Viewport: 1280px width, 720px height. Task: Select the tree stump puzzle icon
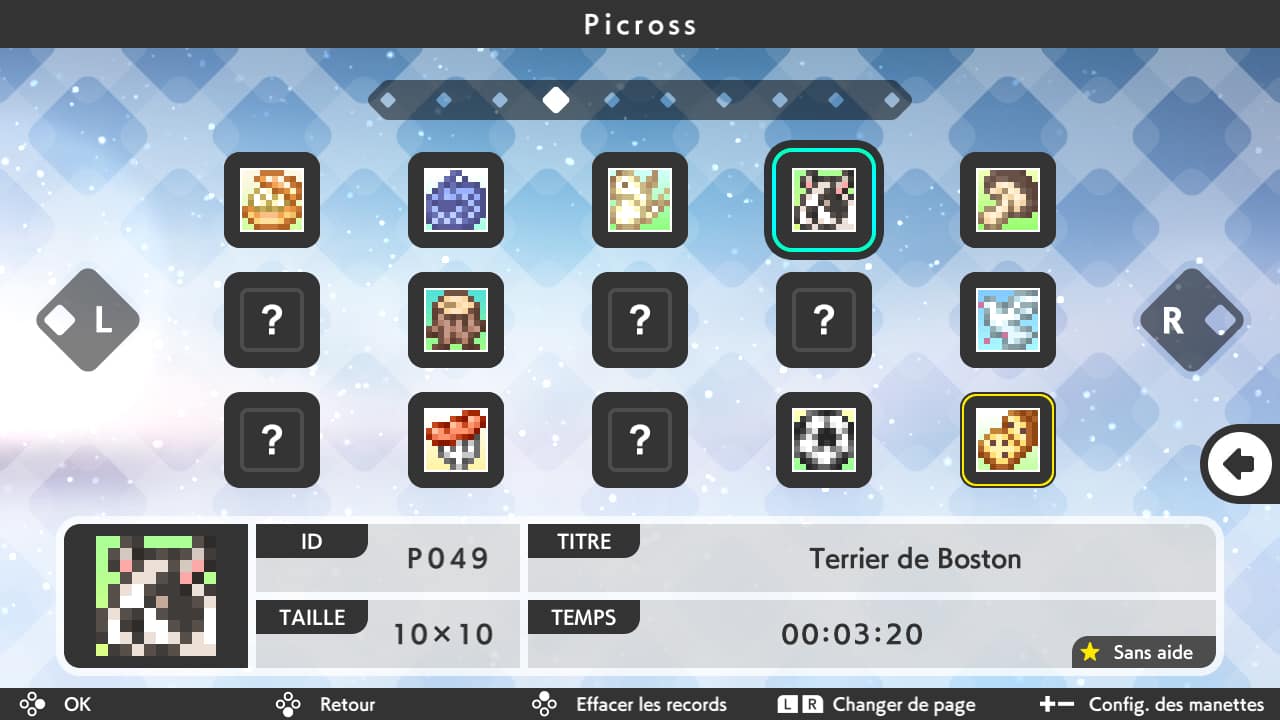coord(455,320)
